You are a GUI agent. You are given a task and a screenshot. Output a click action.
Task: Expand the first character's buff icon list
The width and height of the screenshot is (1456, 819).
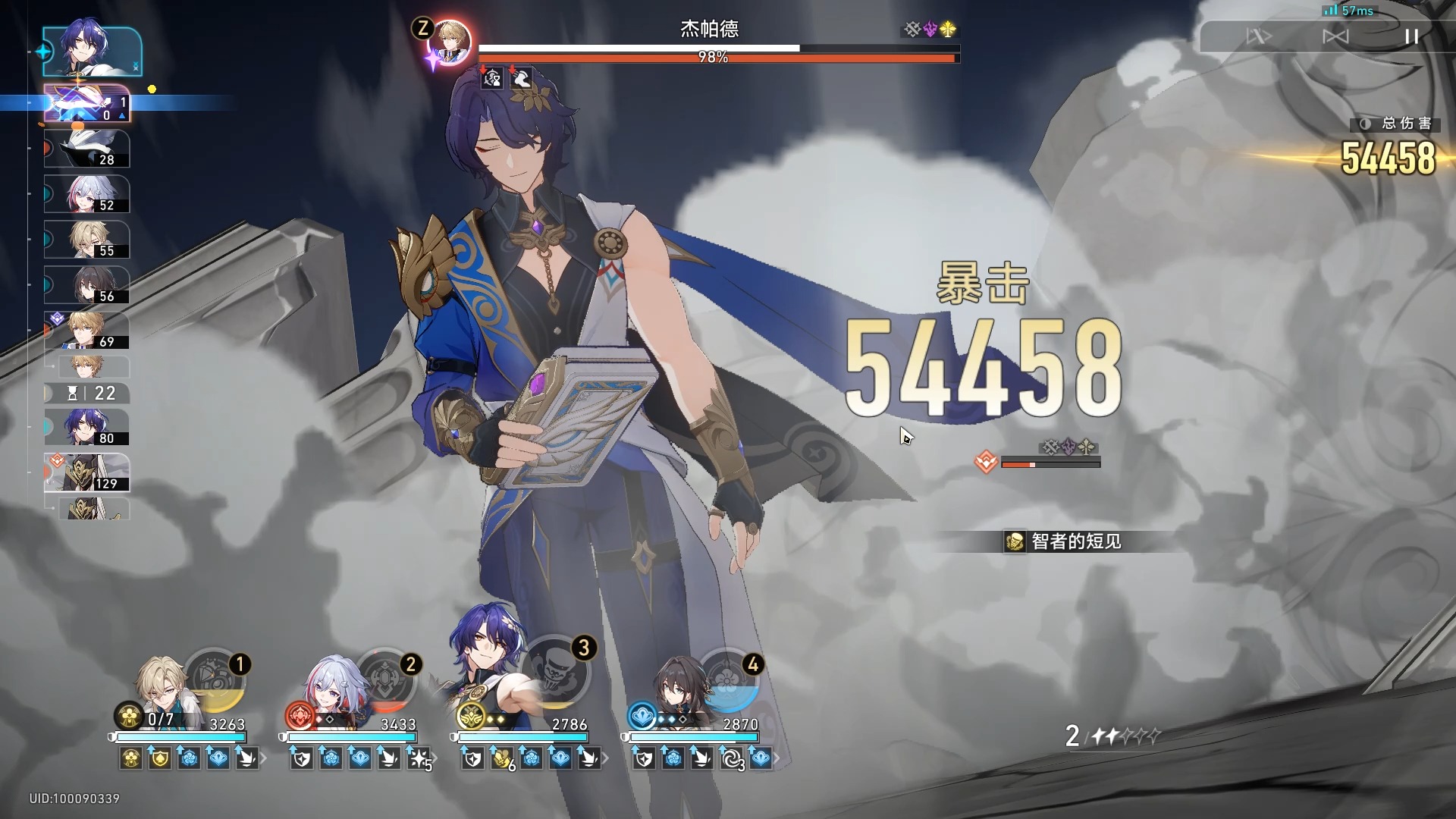point(263,758)
